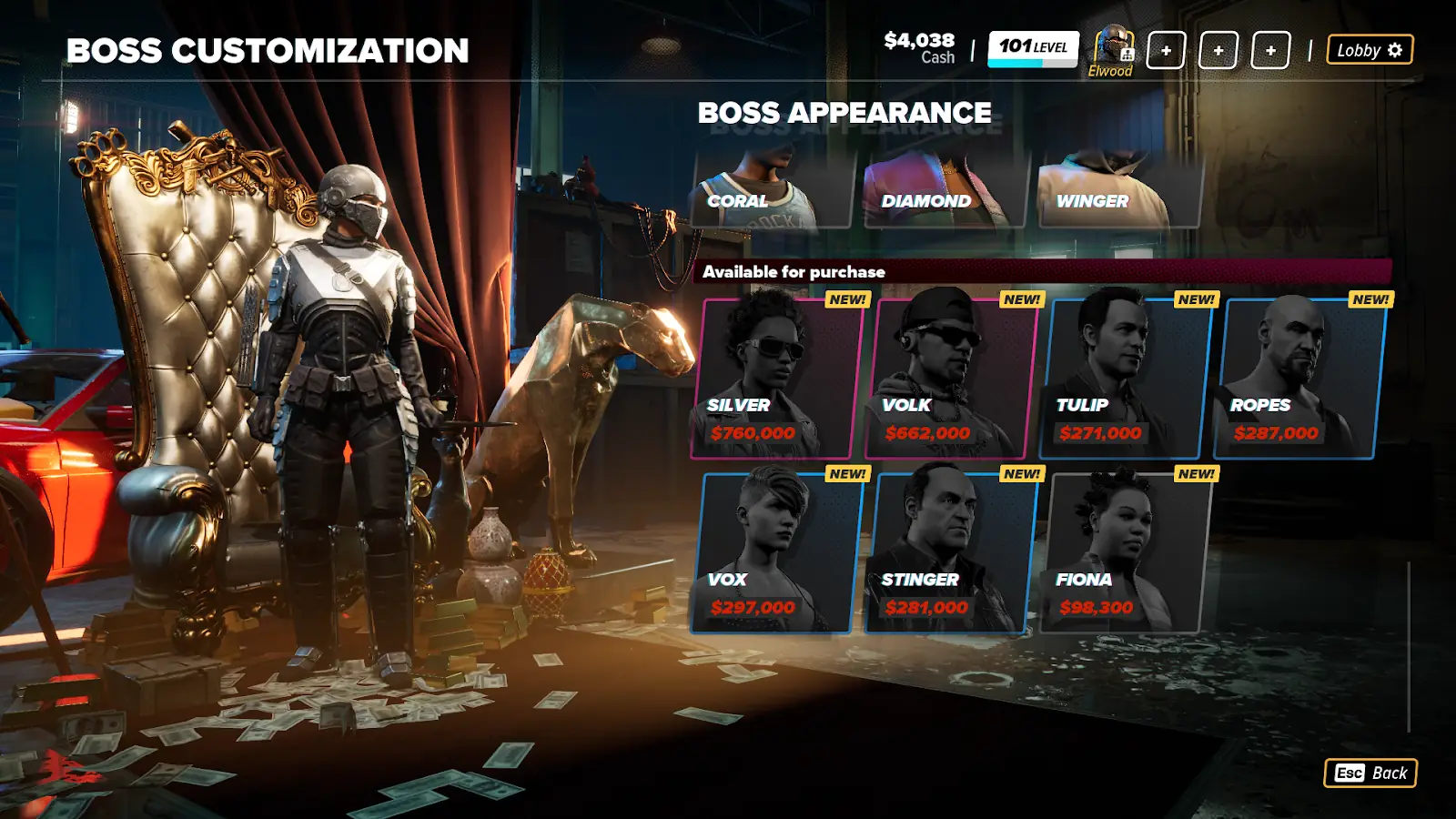Open the Stinger appearance card

click(951, 552)
